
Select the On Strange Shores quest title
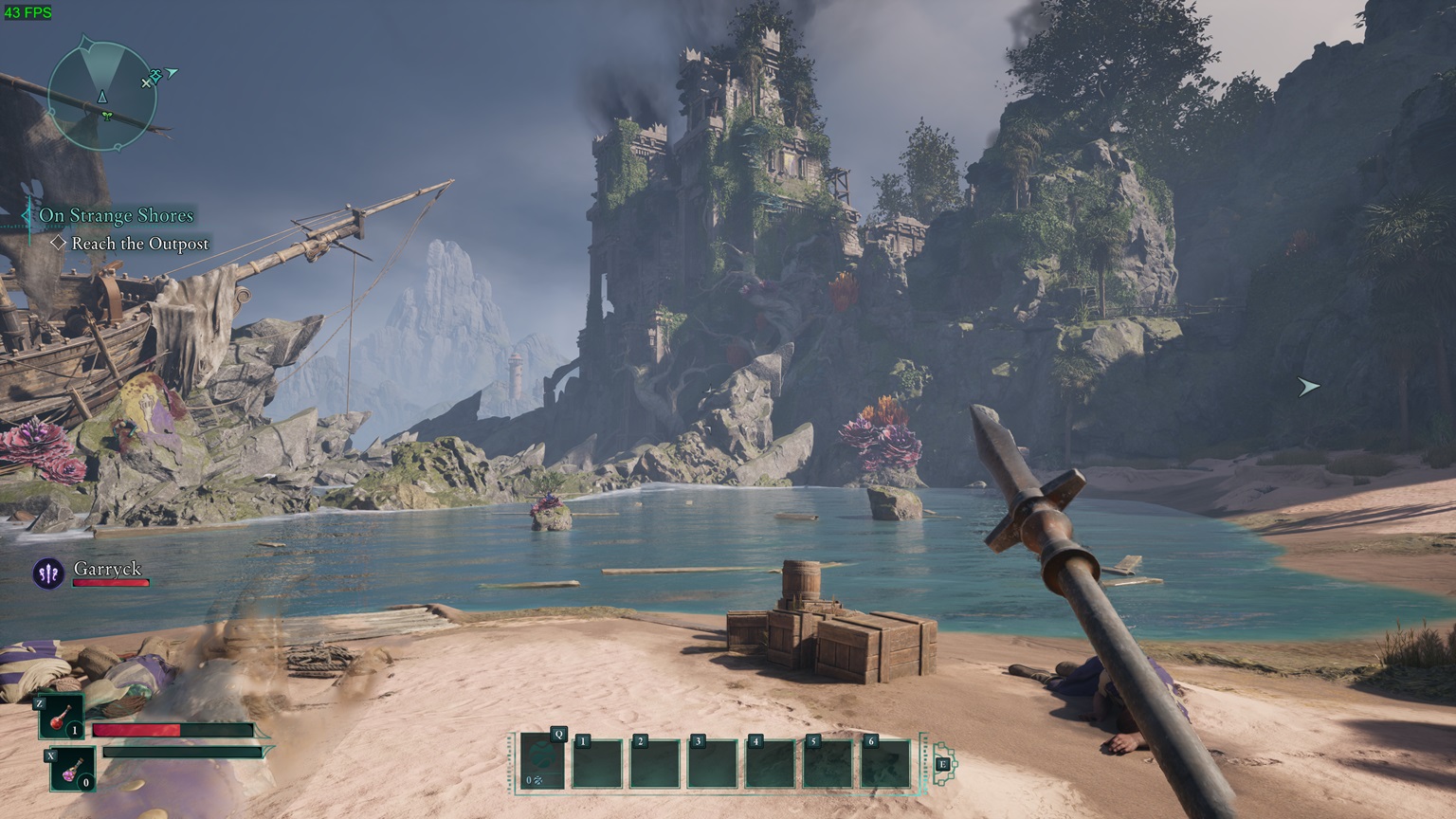point(116,216)
